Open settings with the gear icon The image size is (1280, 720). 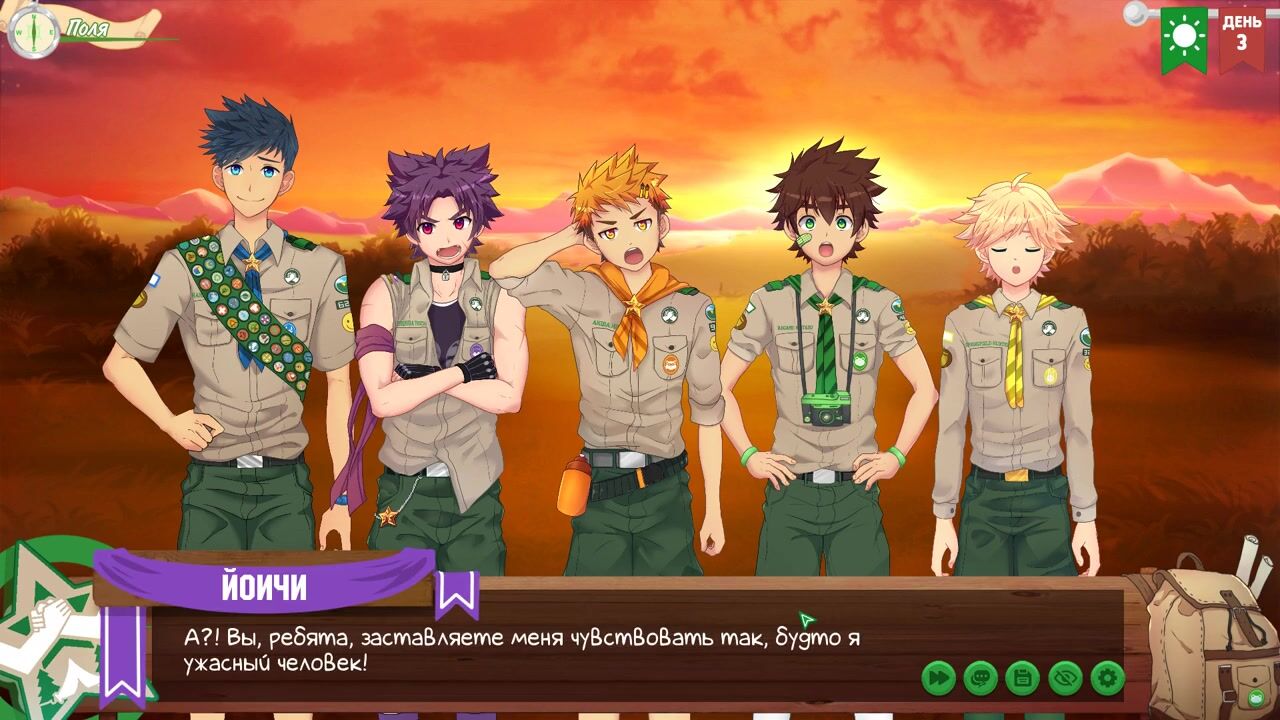pyautogui.click(x=1107, y=678)
